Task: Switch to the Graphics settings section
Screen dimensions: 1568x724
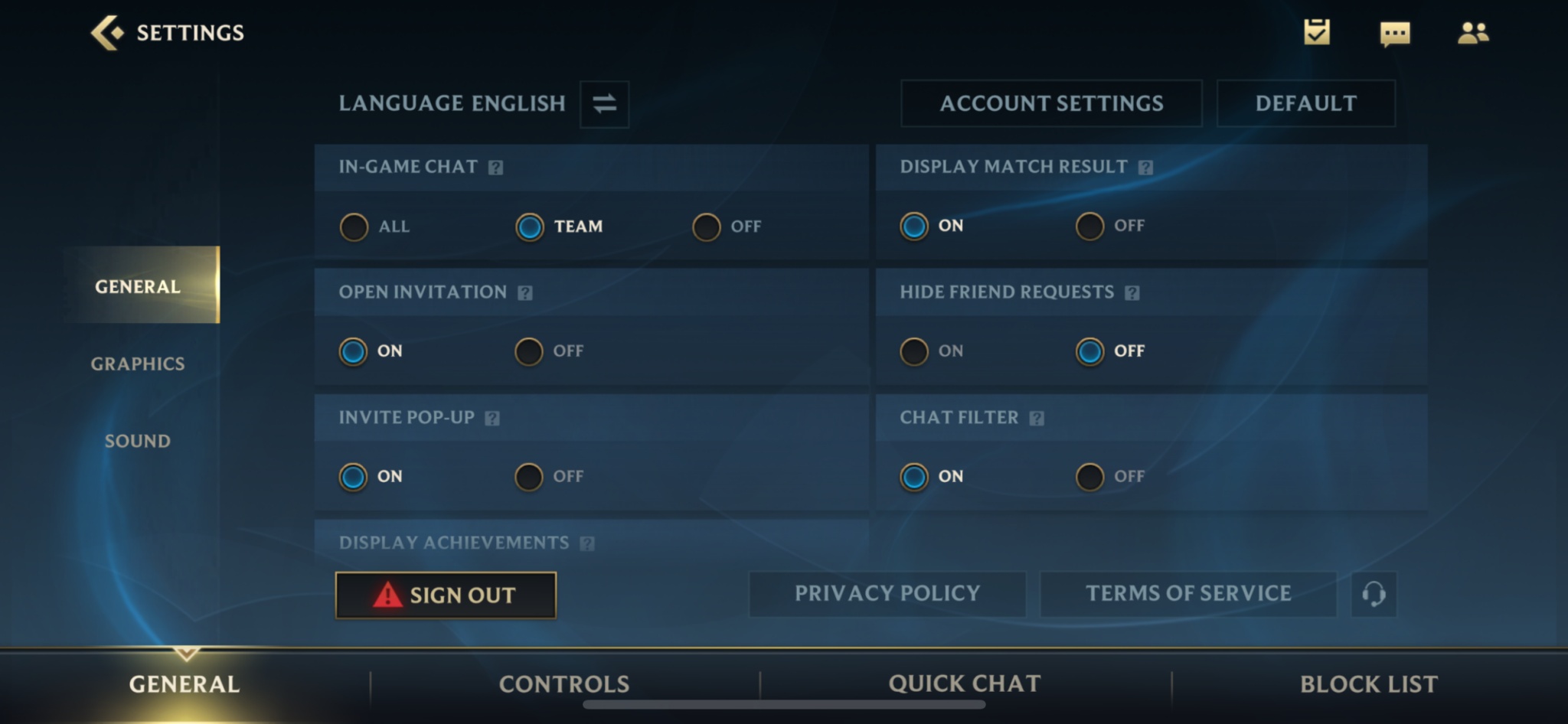Action: (136, 364)
